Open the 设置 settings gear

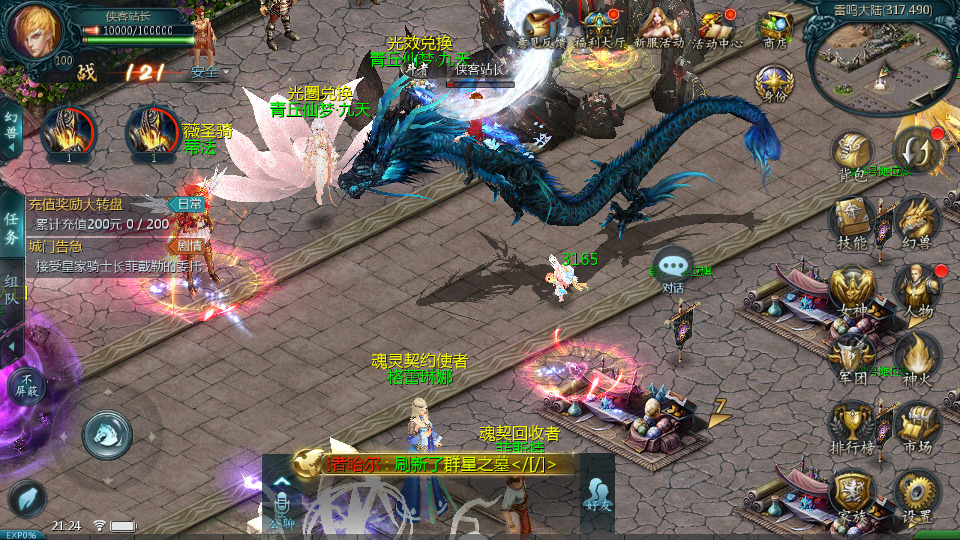click(x=916, y=494)
